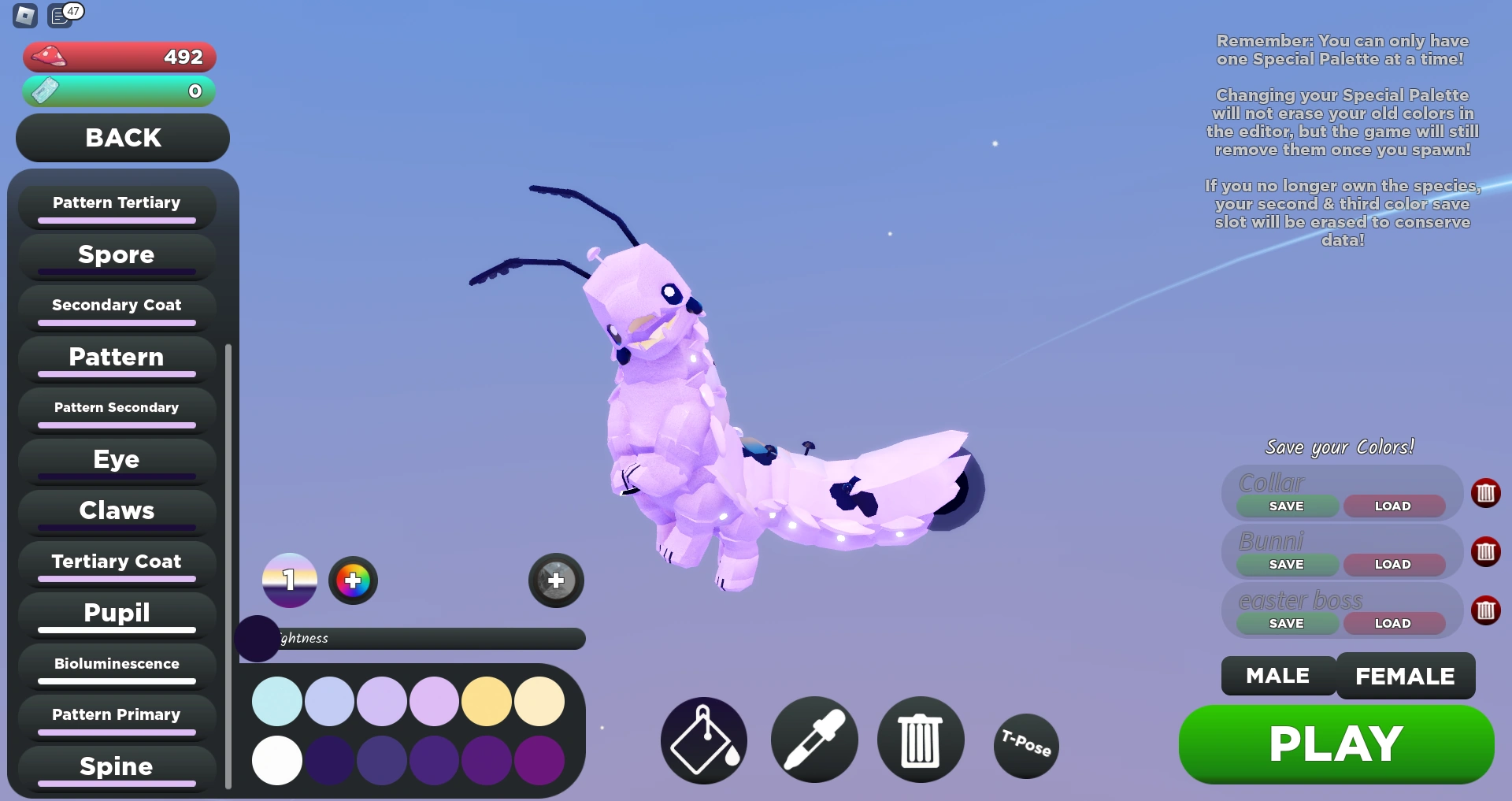1512x801 pixels.
Task: Toggle the T-Pose view
Action: (x=1025, y=745)
